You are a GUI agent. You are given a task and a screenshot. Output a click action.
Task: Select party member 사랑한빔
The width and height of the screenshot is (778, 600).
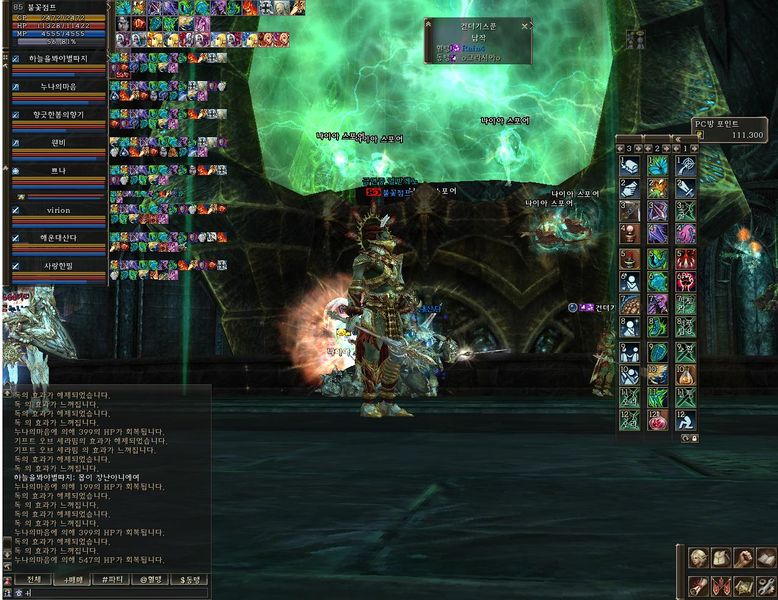click(x=58, y=266)
